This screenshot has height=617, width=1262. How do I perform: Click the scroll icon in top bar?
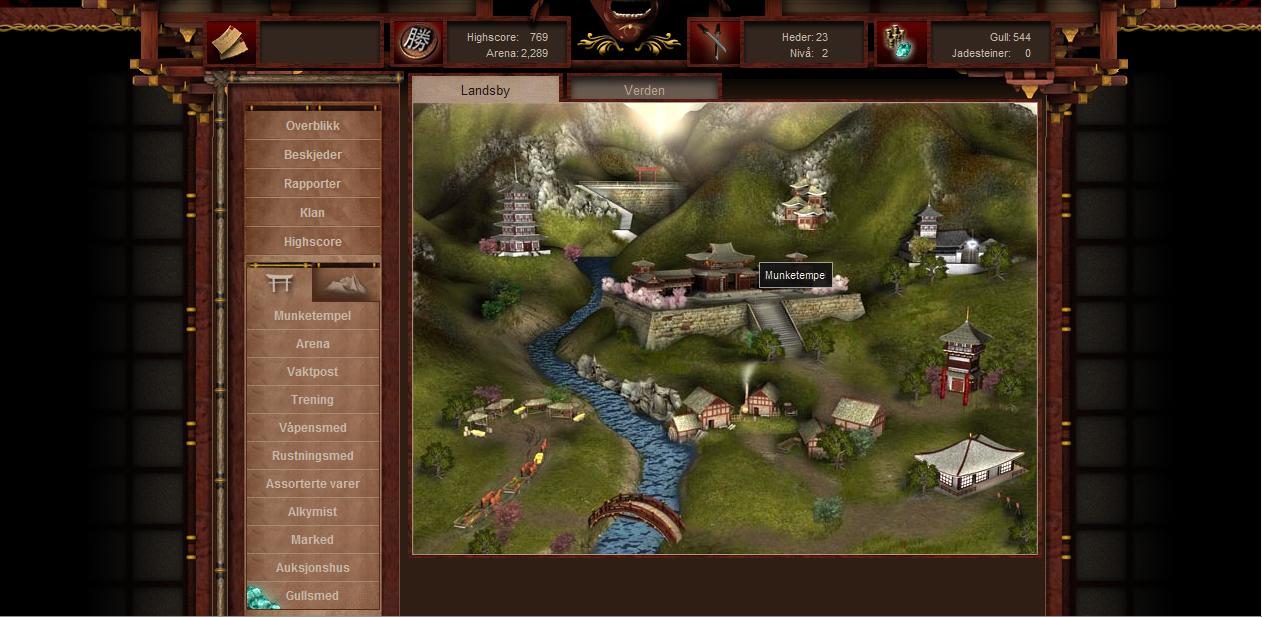pyautogui.click(x=231, y=43)
